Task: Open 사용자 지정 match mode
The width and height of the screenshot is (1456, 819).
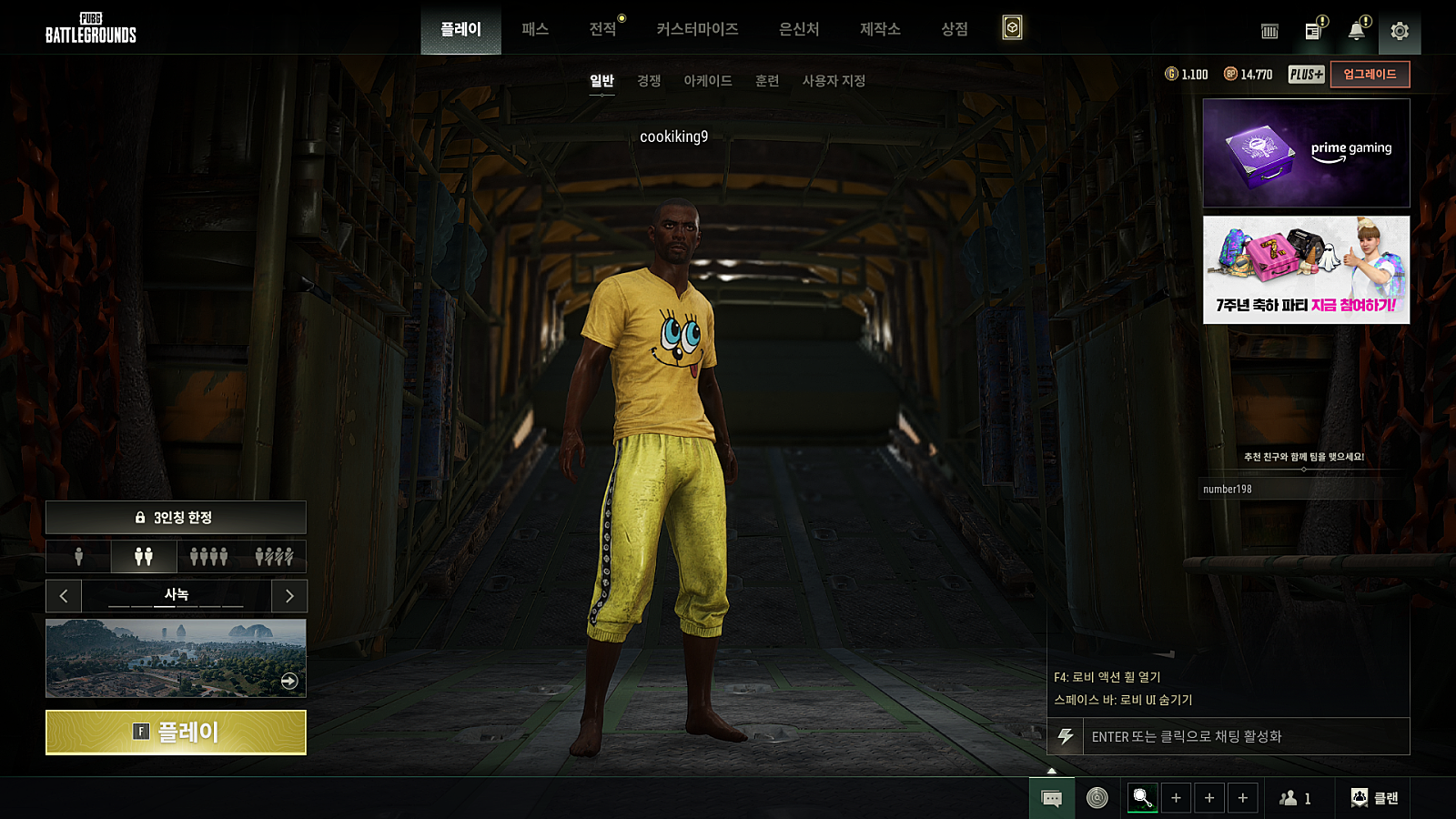Action: click(834, 81)
